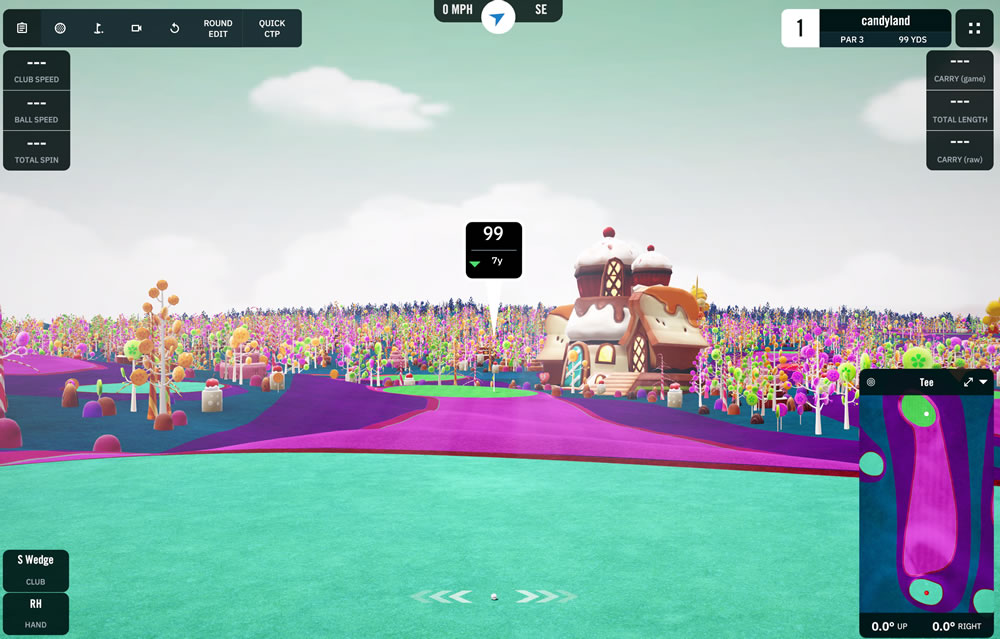Collapse the minimap with the dropdown arrow
This screenshot has height=639, width=1000.
point(984,382)
